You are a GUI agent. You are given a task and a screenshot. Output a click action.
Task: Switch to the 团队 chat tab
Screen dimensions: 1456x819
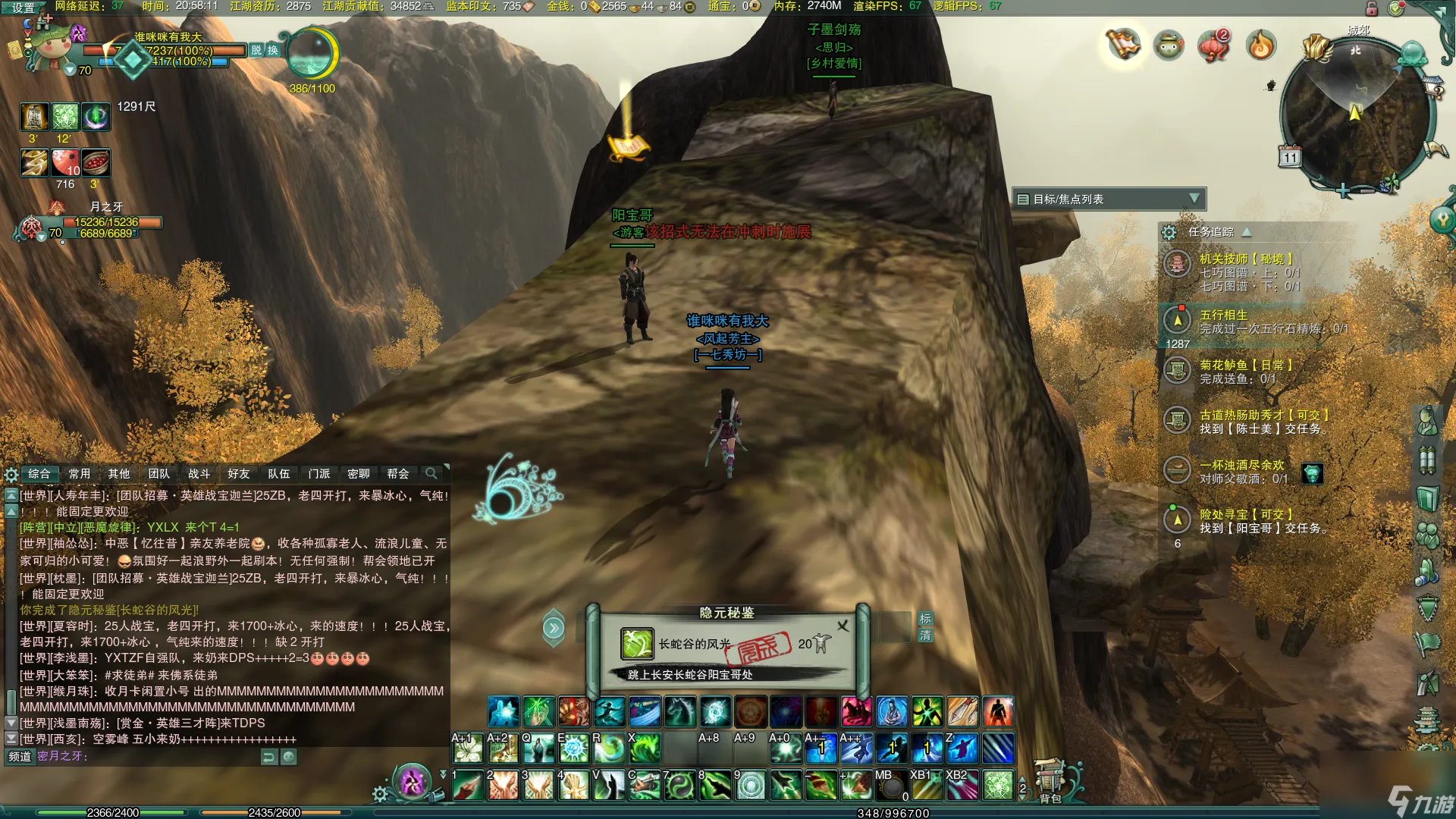click(x=158, y=474)
